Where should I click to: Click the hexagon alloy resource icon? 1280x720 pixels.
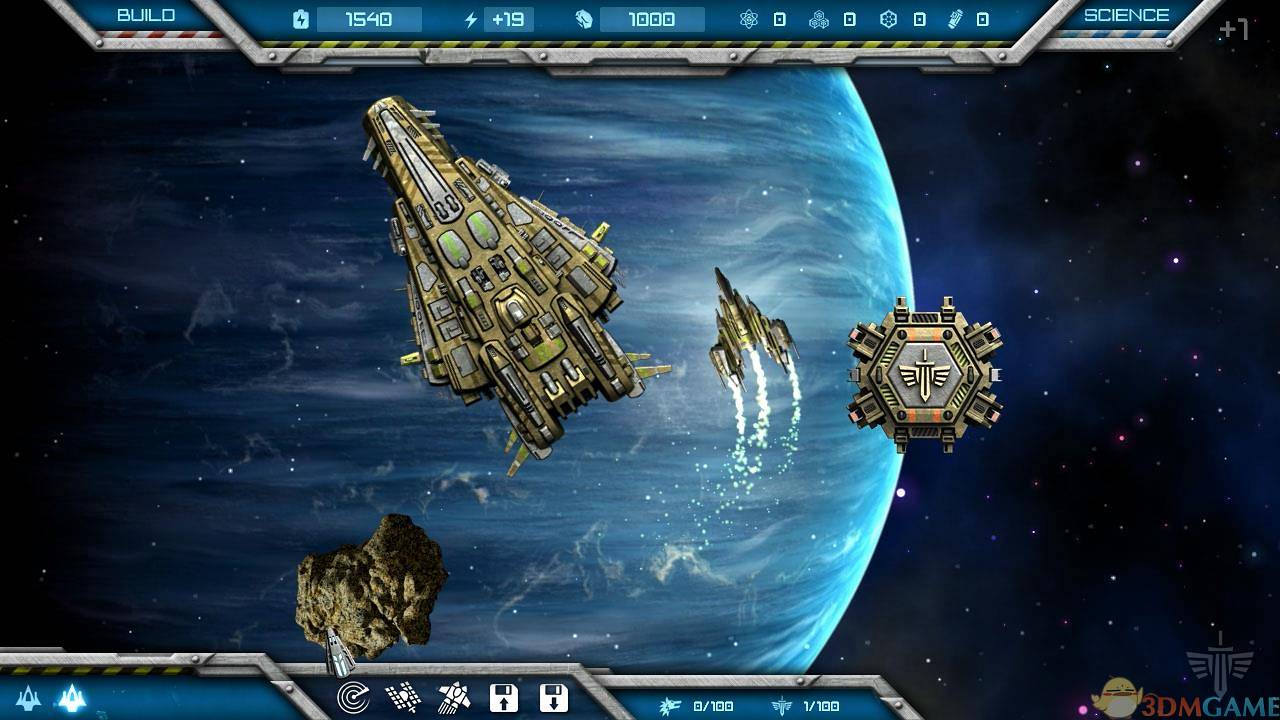[890, 17]
